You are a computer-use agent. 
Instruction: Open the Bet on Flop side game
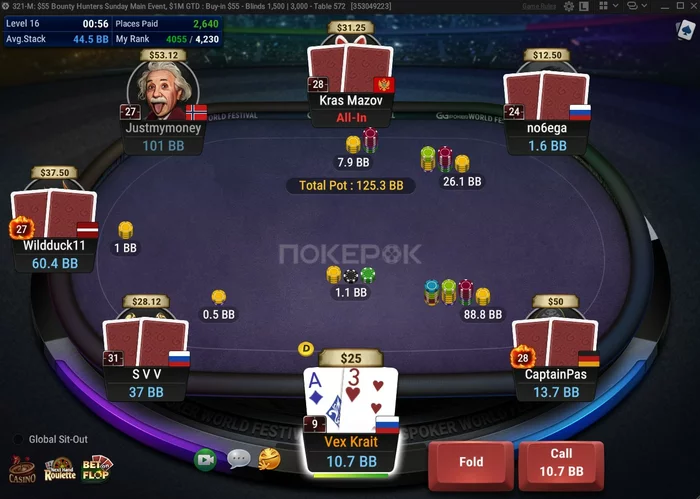[x=97, y=467]
